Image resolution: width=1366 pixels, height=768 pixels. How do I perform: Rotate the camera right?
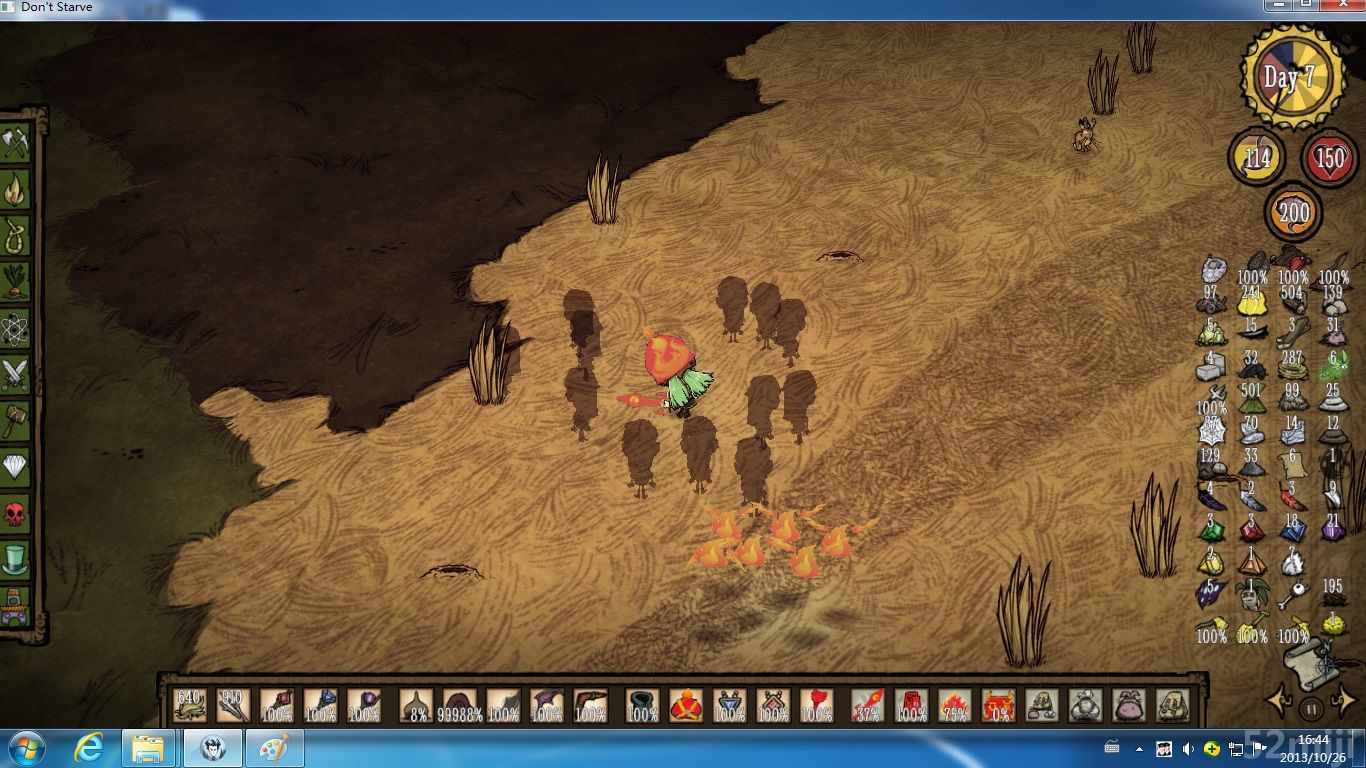[1344, 701]
